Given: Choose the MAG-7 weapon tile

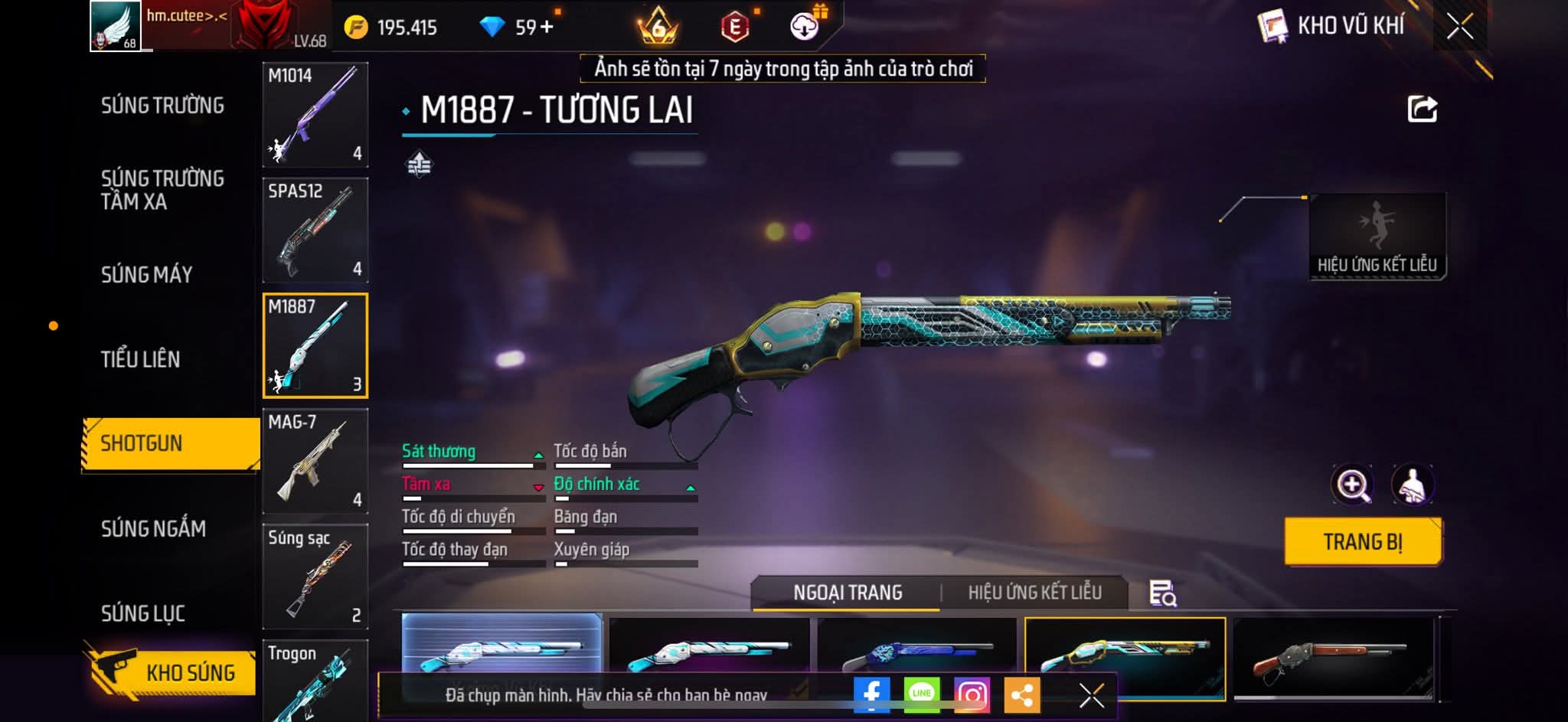Looking at the screenshot, I should pos(315,461).
